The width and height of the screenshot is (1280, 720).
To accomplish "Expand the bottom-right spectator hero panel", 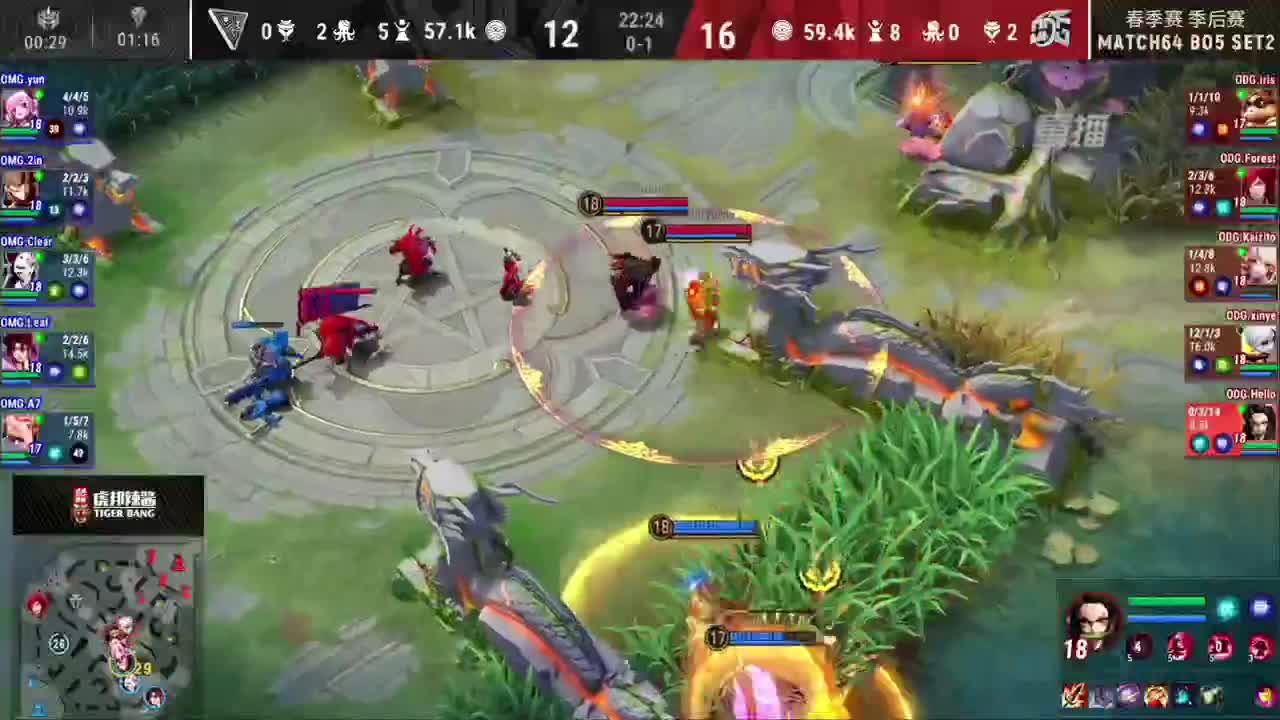I will pyautogui.click(x=1165, y=650).
